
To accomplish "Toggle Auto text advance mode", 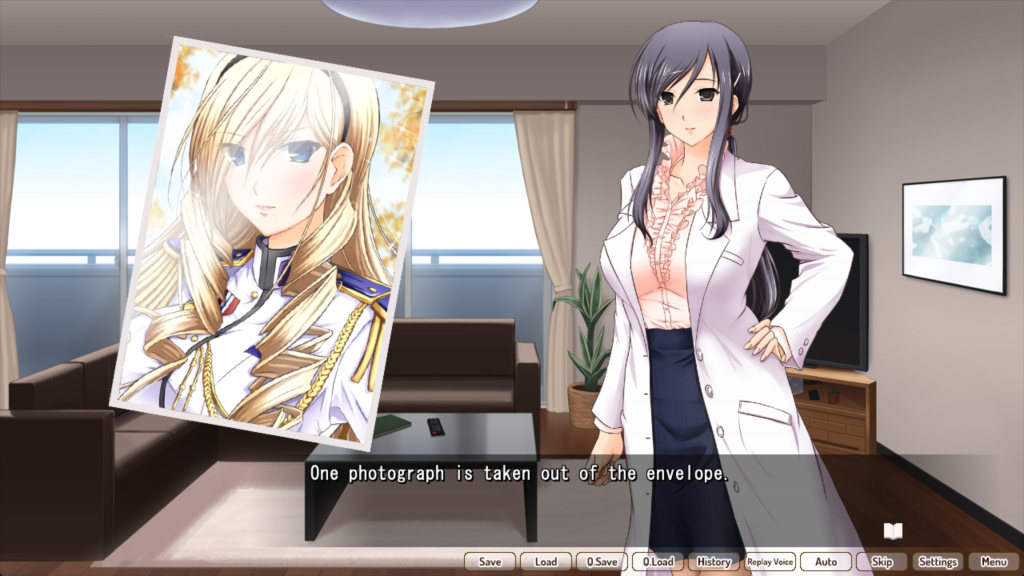I will [x=826, y=562].
